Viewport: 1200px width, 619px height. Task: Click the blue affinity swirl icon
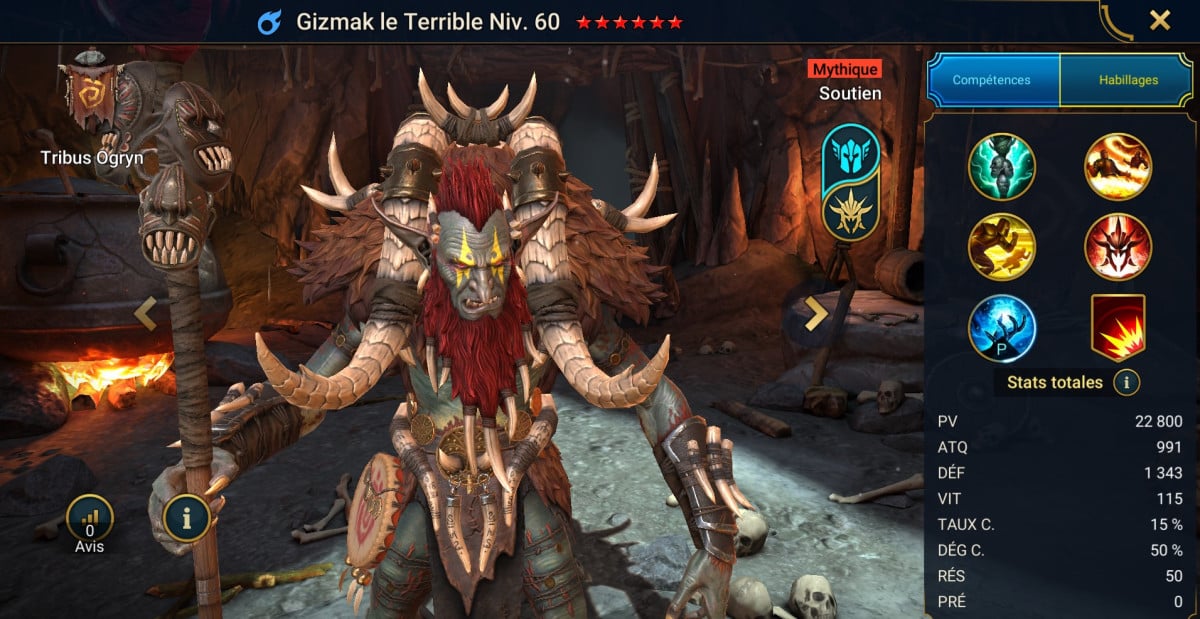[270, 22]
